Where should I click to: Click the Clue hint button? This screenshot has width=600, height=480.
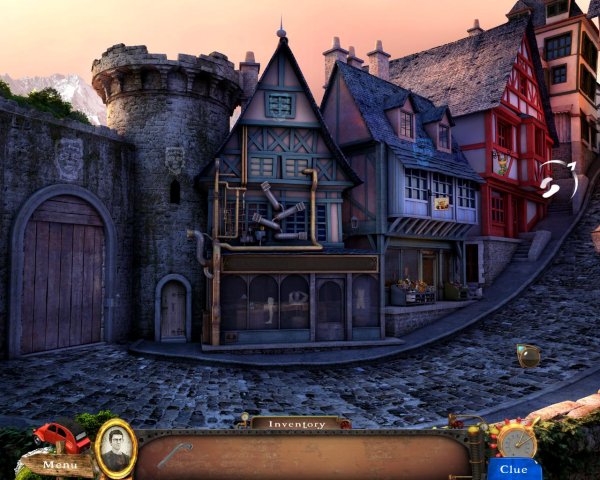point(513,469)
